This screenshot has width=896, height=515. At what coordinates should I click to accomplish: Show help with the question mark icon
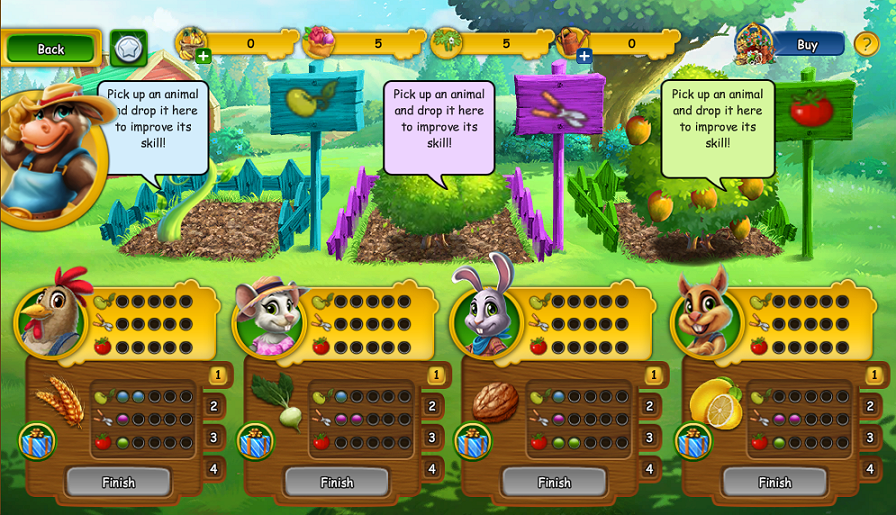click(866, 44)
